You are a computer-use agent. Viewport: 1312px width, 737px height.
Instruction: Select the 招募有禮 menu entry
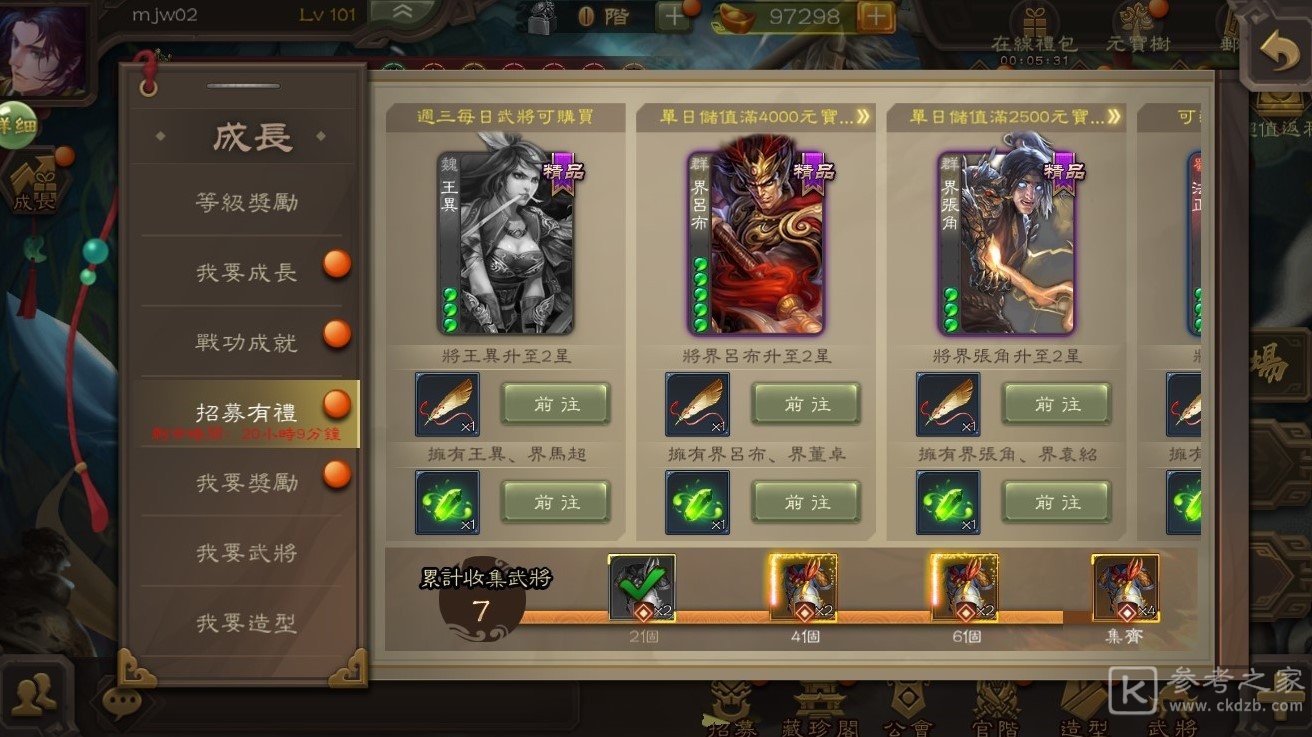[246, 413]
